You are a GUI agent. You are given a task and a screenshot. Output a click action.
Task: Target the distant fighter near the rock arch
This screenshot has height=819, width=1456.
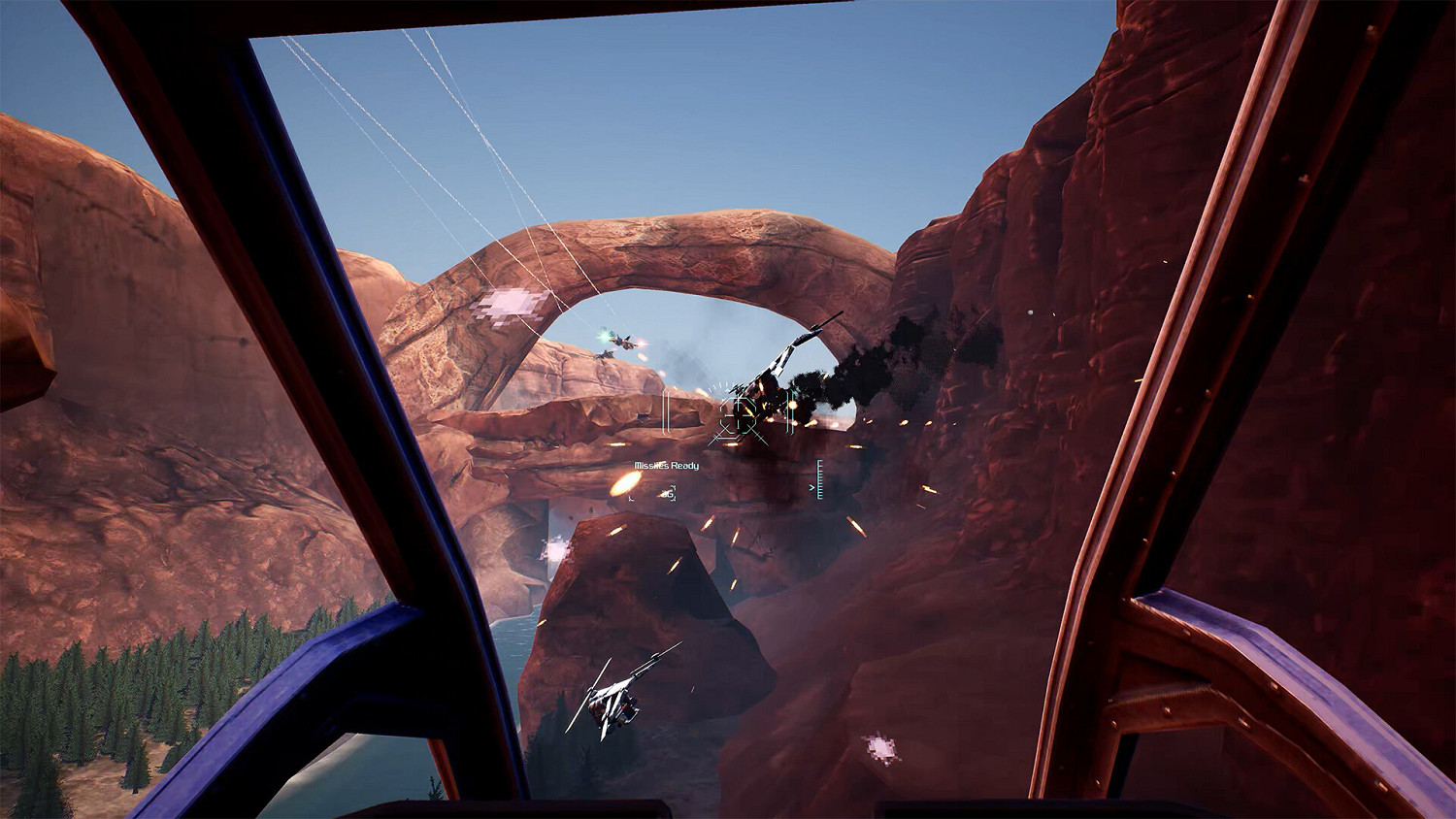point(622,343)
